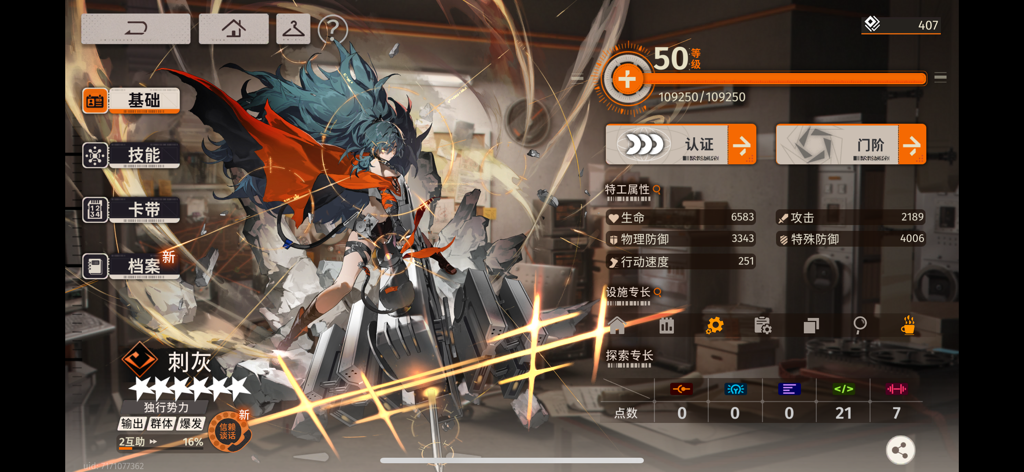Select the green code exploration specialty

click(x=843, y=389)
